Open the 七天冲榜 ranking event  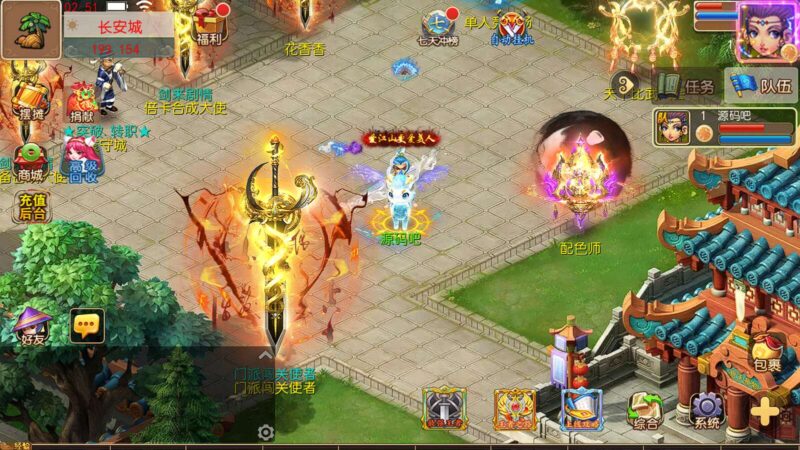click(439, 26)
